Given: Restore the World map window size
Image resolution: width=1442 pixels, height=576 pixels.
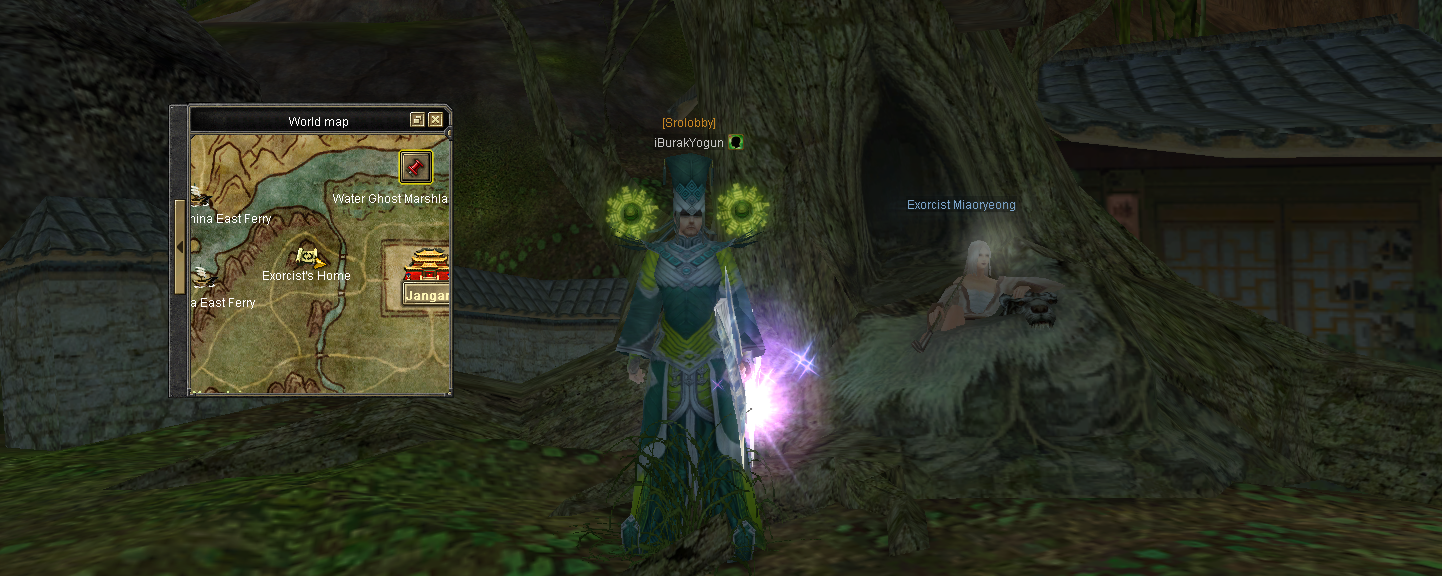Looking at the screenshot, I should 417,120.
